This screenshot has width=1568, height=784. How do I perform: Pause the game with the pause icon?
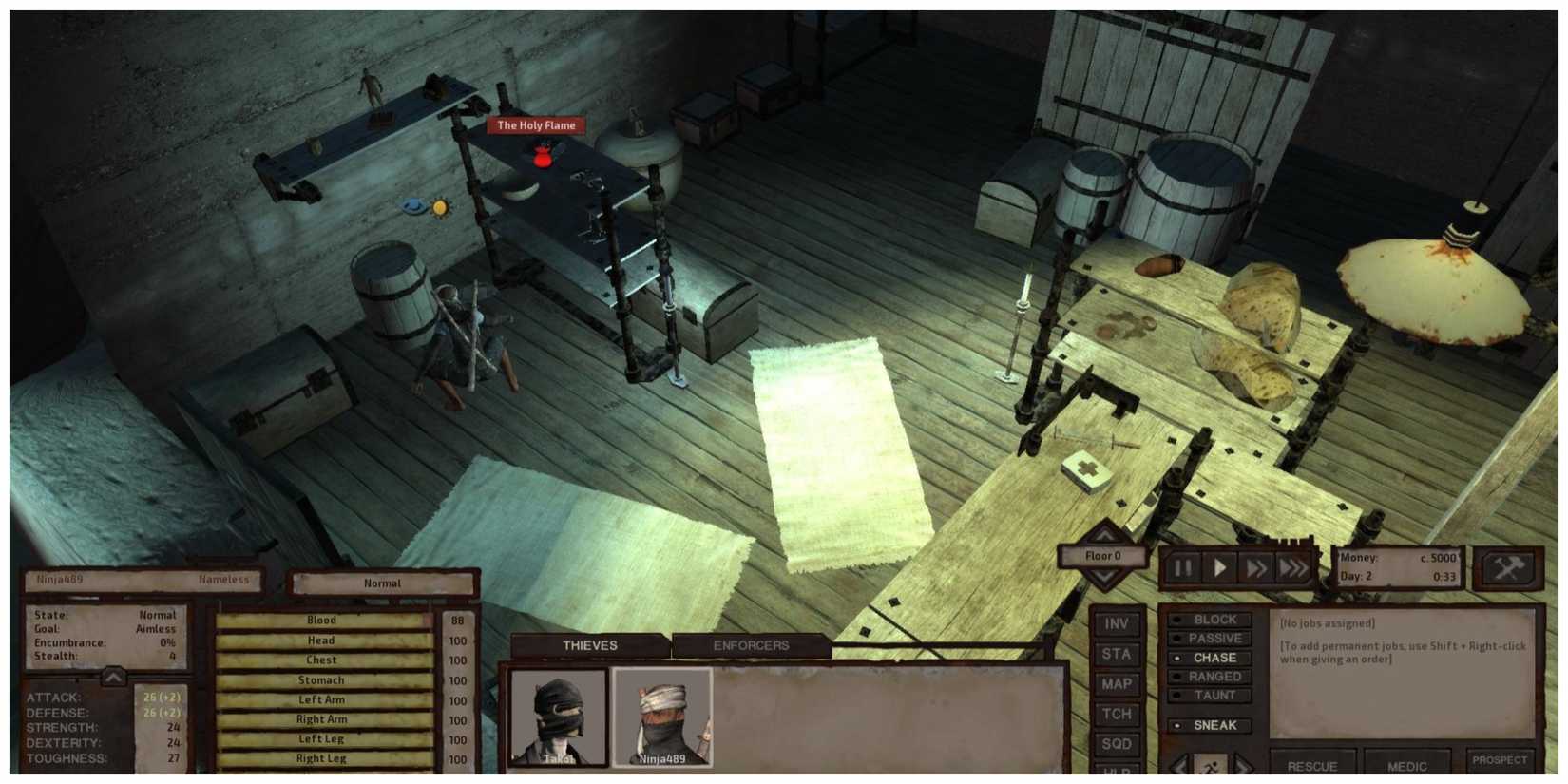1181,566
